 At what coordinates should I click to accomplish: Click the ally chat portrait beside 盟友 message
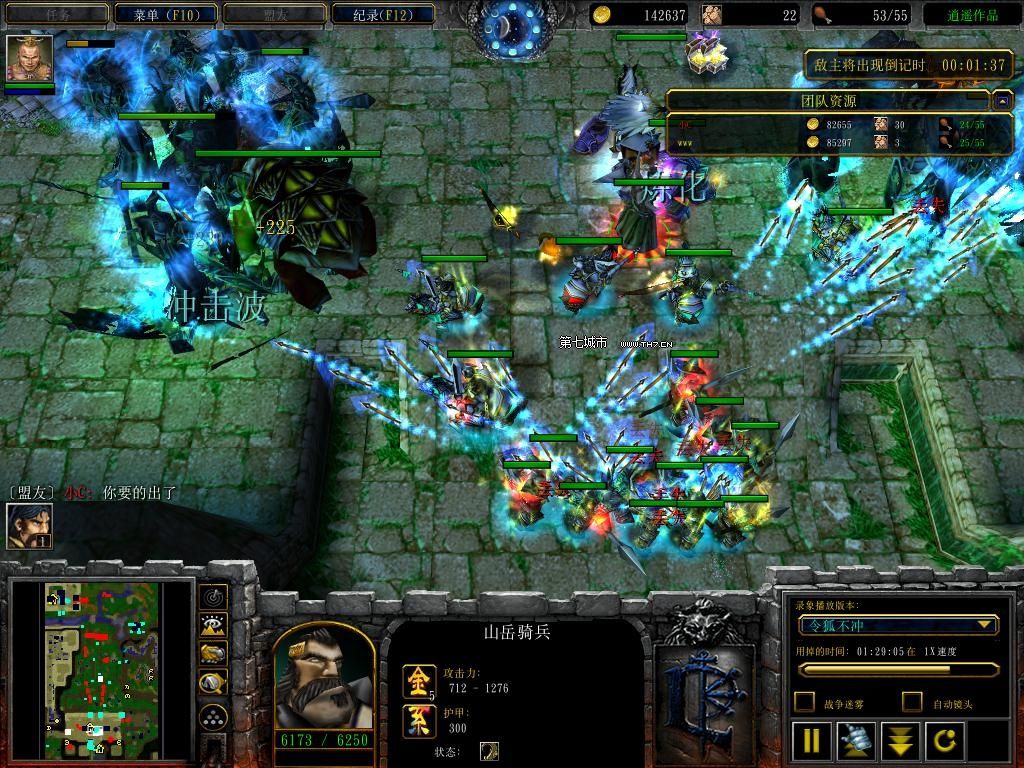pos(29,525)
